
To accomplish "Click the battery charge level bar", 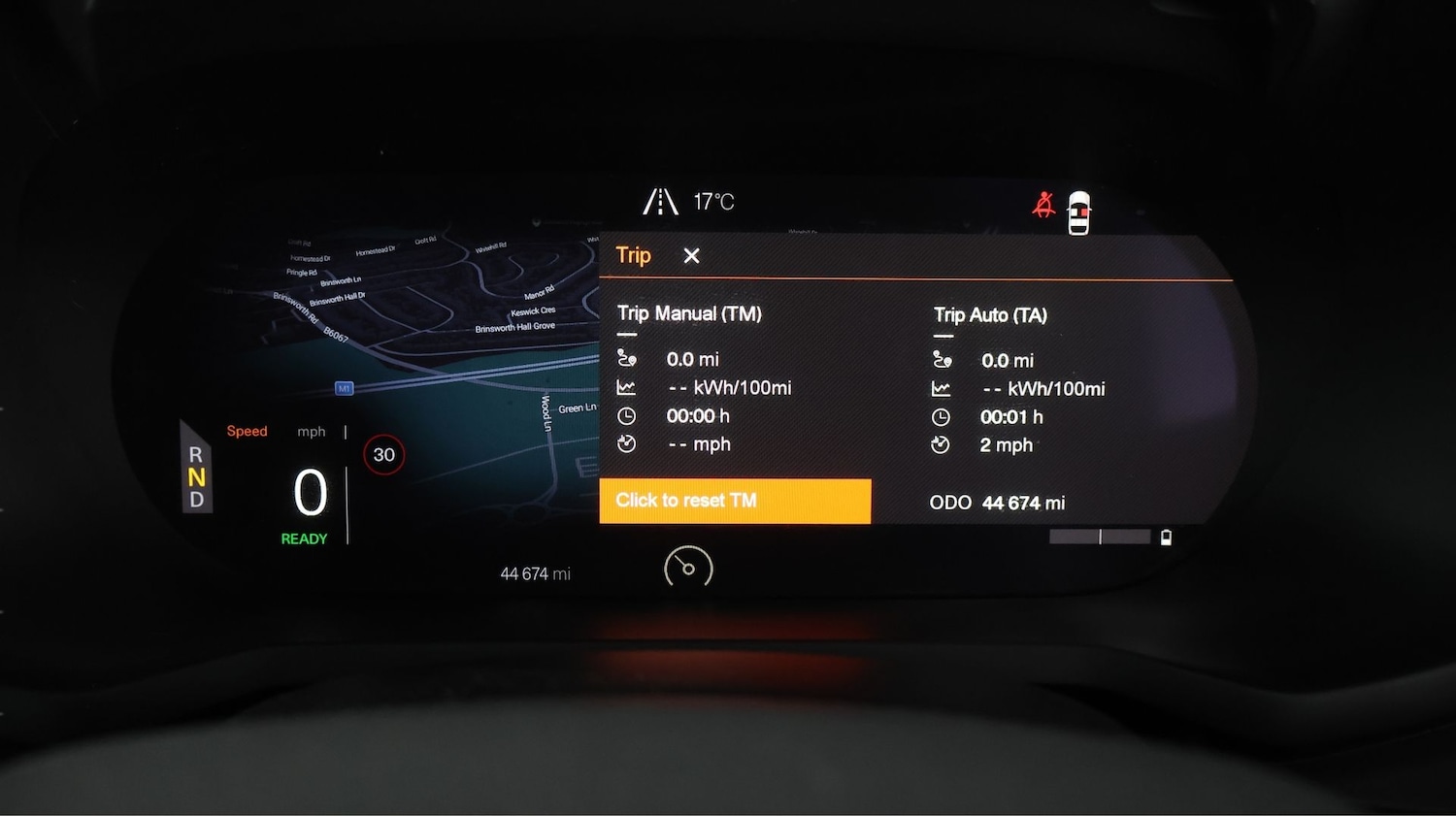I will [1100, 537].
